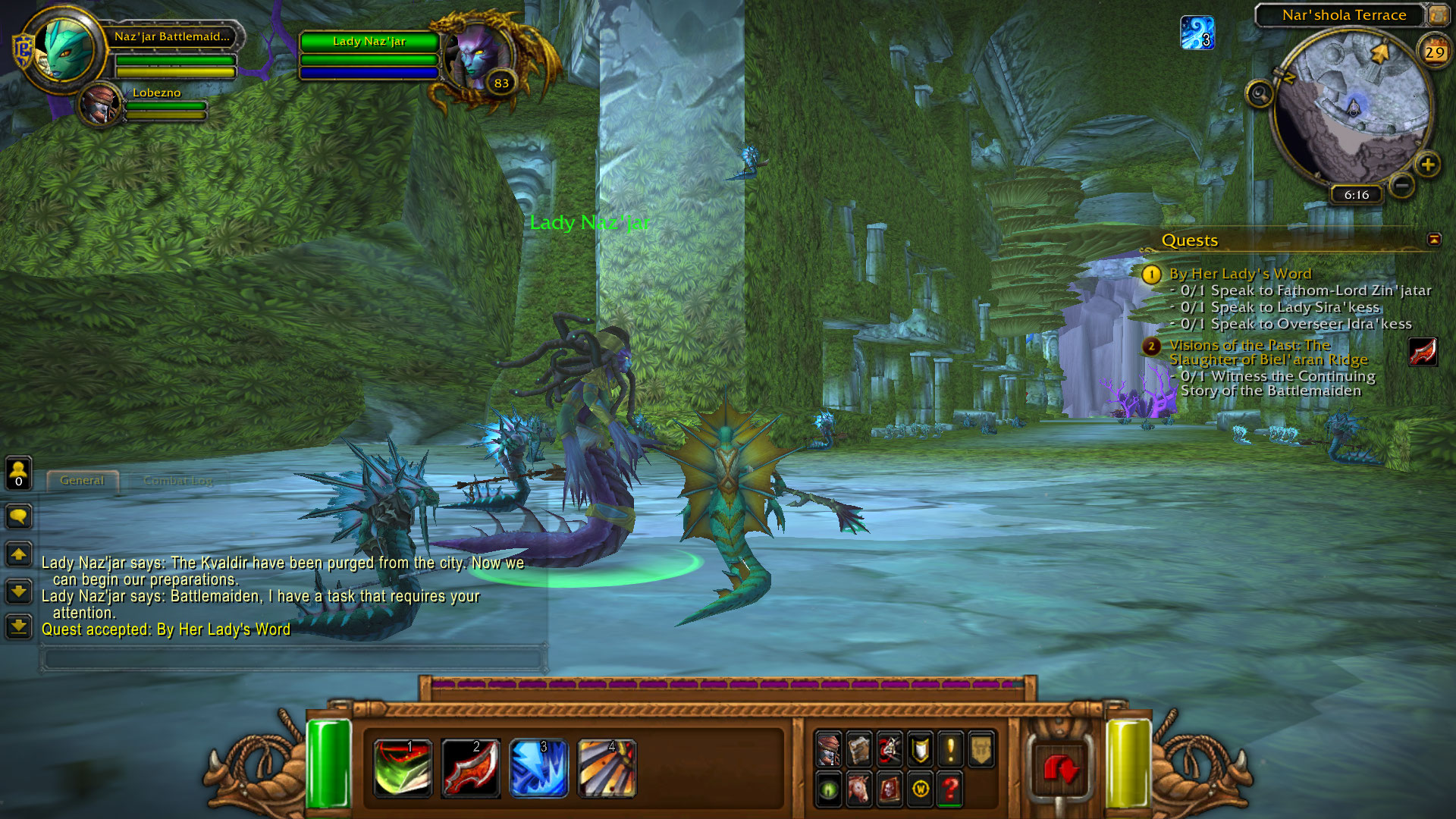Trigger the striped fan ability in slot 4
This screenshot has width=1456, height=819.
coord(607,768)
